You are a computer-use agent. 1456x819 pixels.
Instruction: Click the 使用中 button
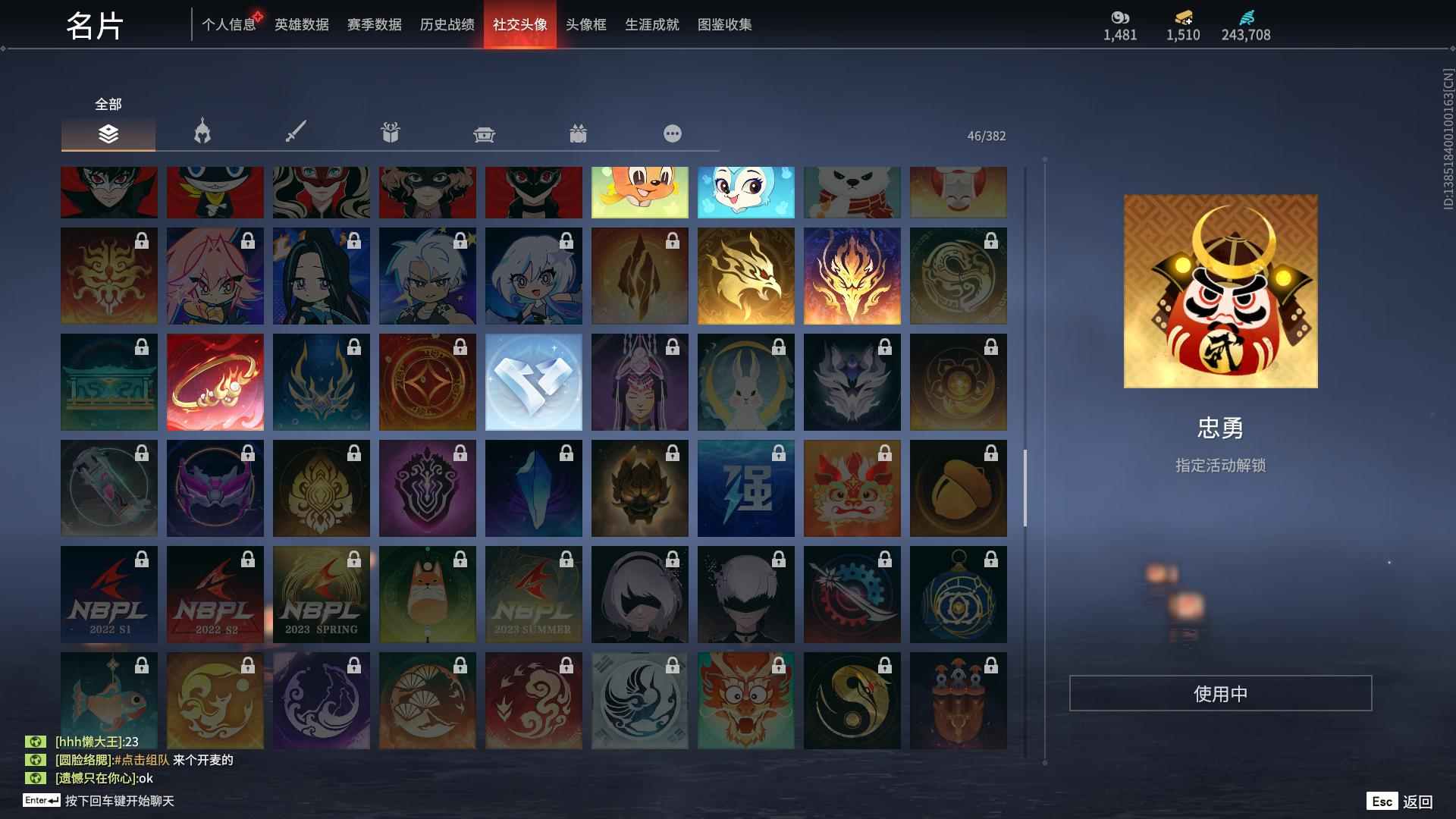[x=1220, y=692]
